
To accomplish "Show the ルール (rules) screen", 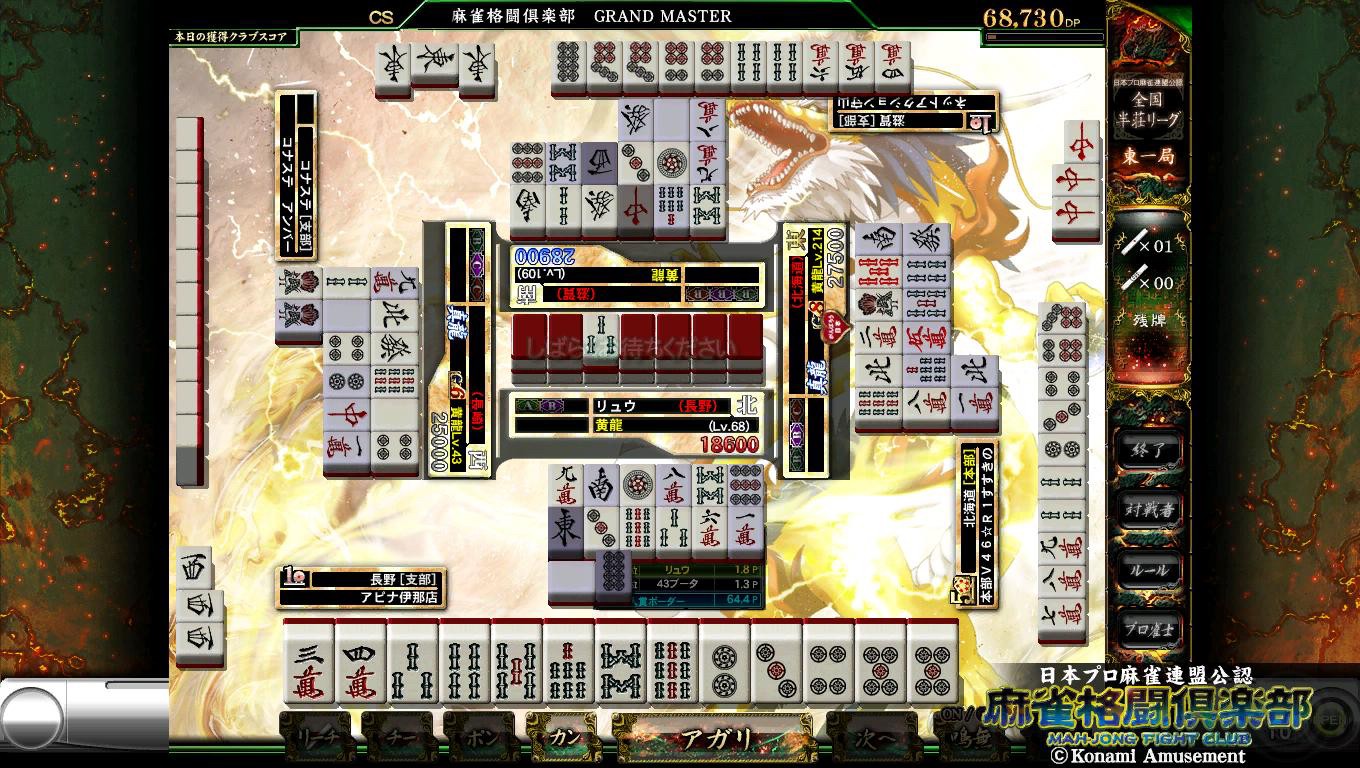I will click(x=1146, y=569).
